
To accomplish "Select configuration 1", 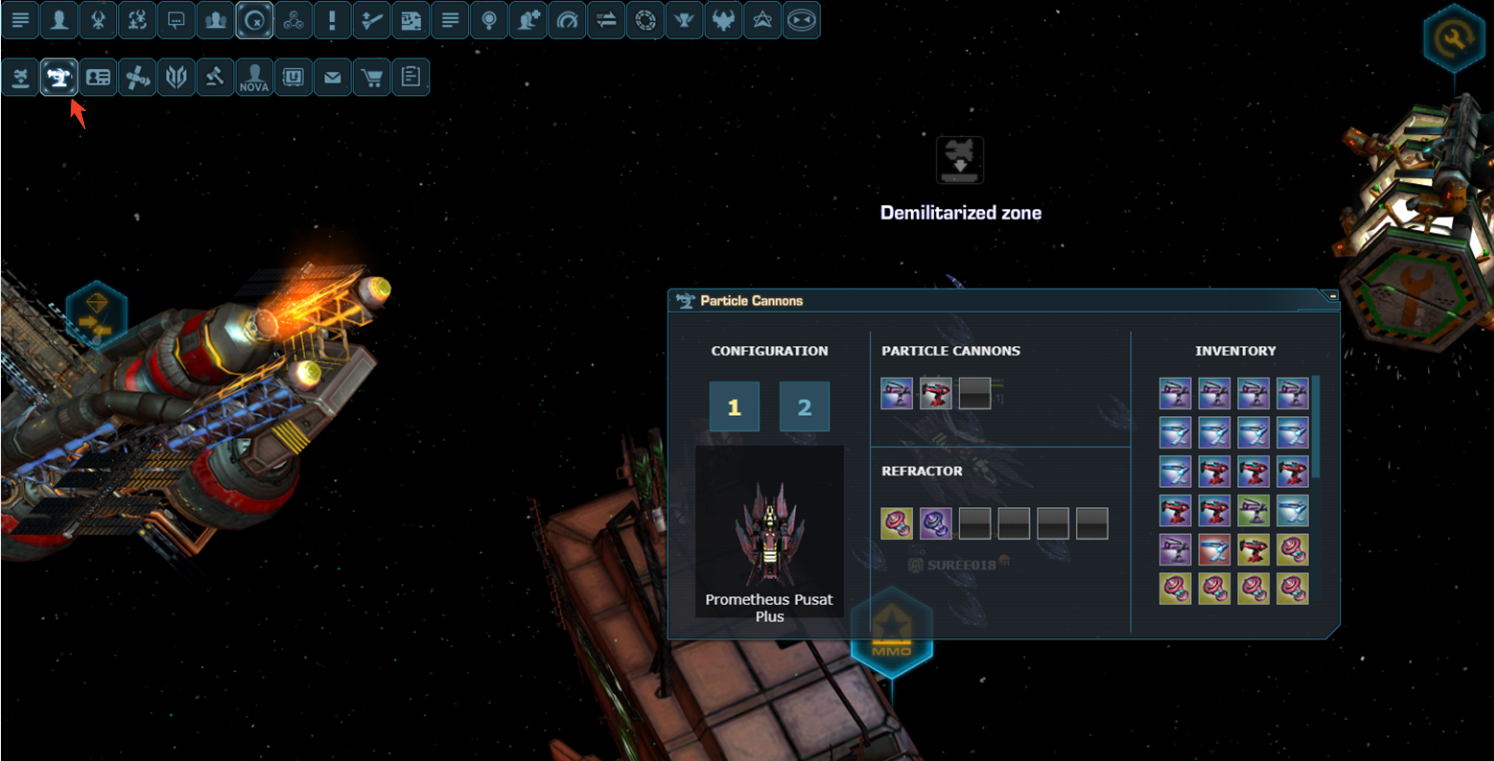I will (734, 407).
